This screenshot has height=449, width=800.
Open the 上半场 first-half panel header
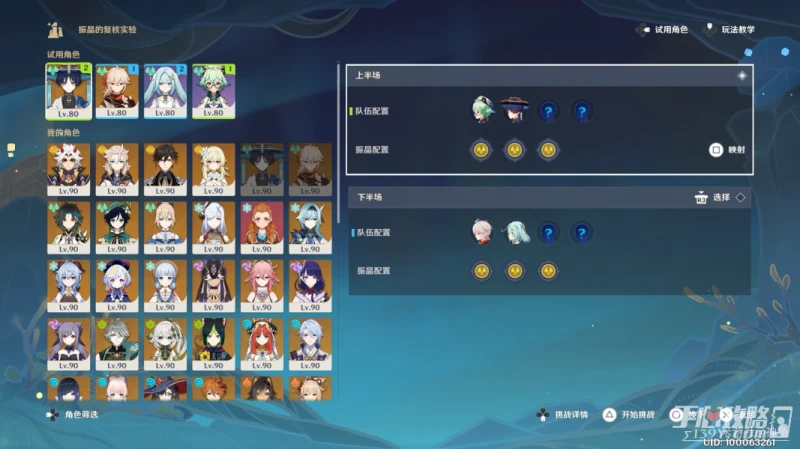(x=547, y=75)
